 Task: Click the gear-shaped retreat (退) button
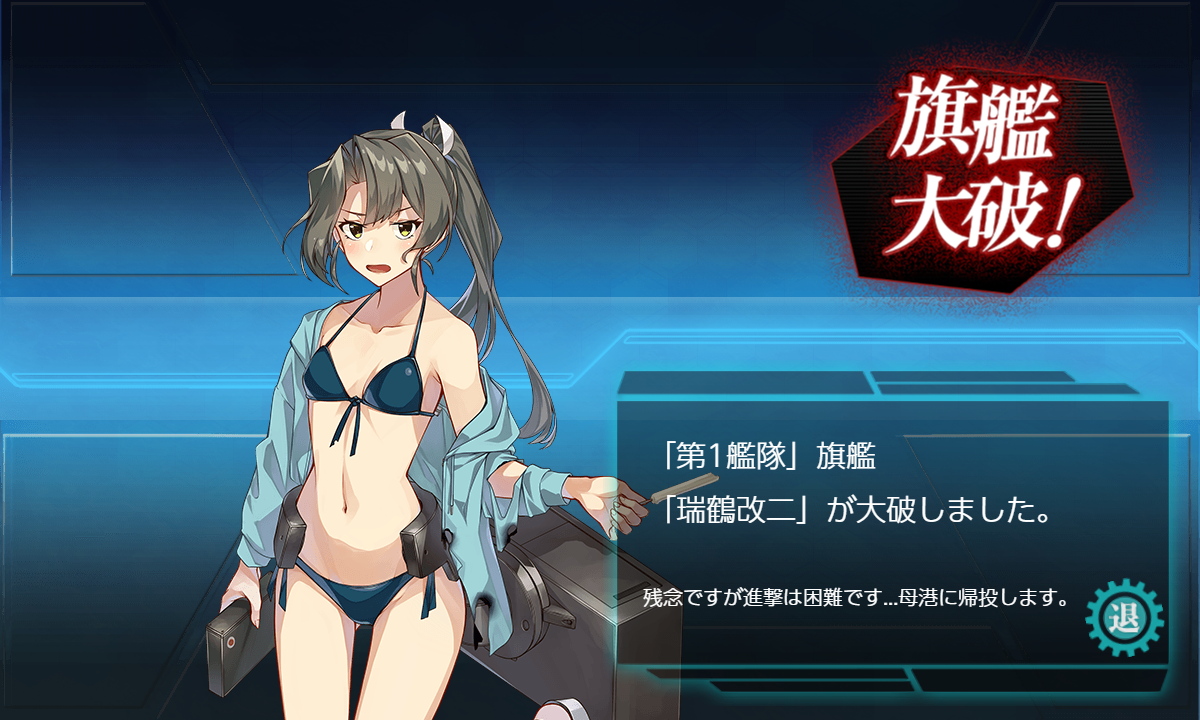pos(1124,616)
